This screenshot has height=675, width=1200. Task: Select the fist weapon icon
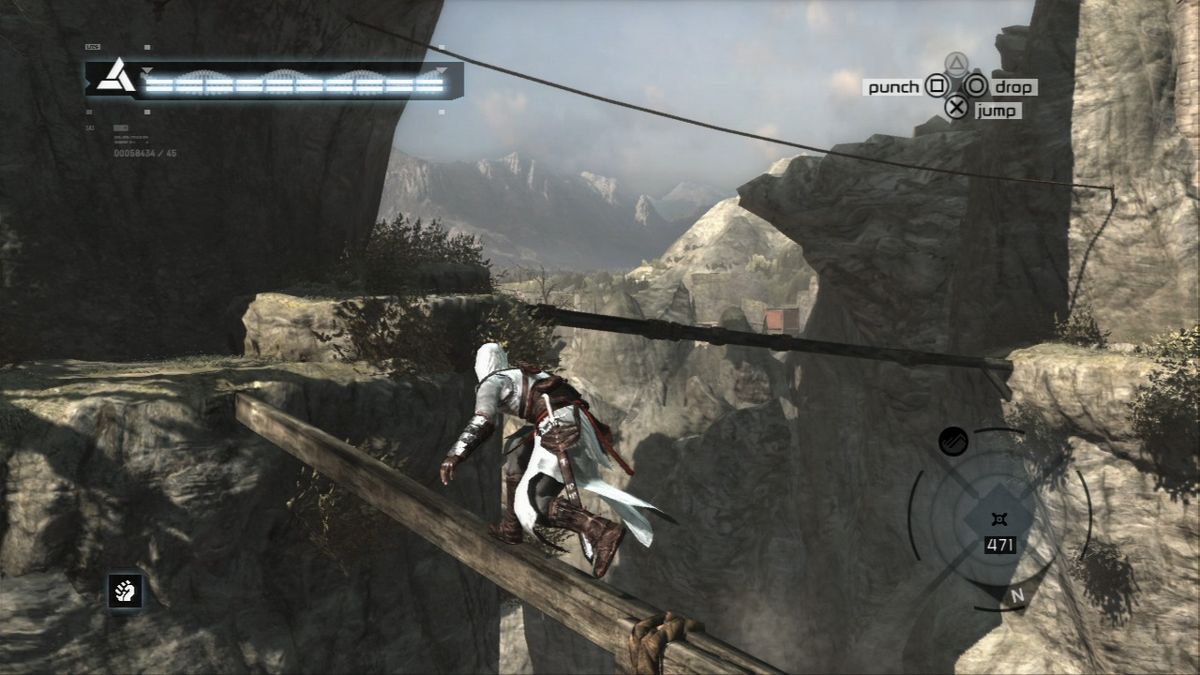click(125, 591)
